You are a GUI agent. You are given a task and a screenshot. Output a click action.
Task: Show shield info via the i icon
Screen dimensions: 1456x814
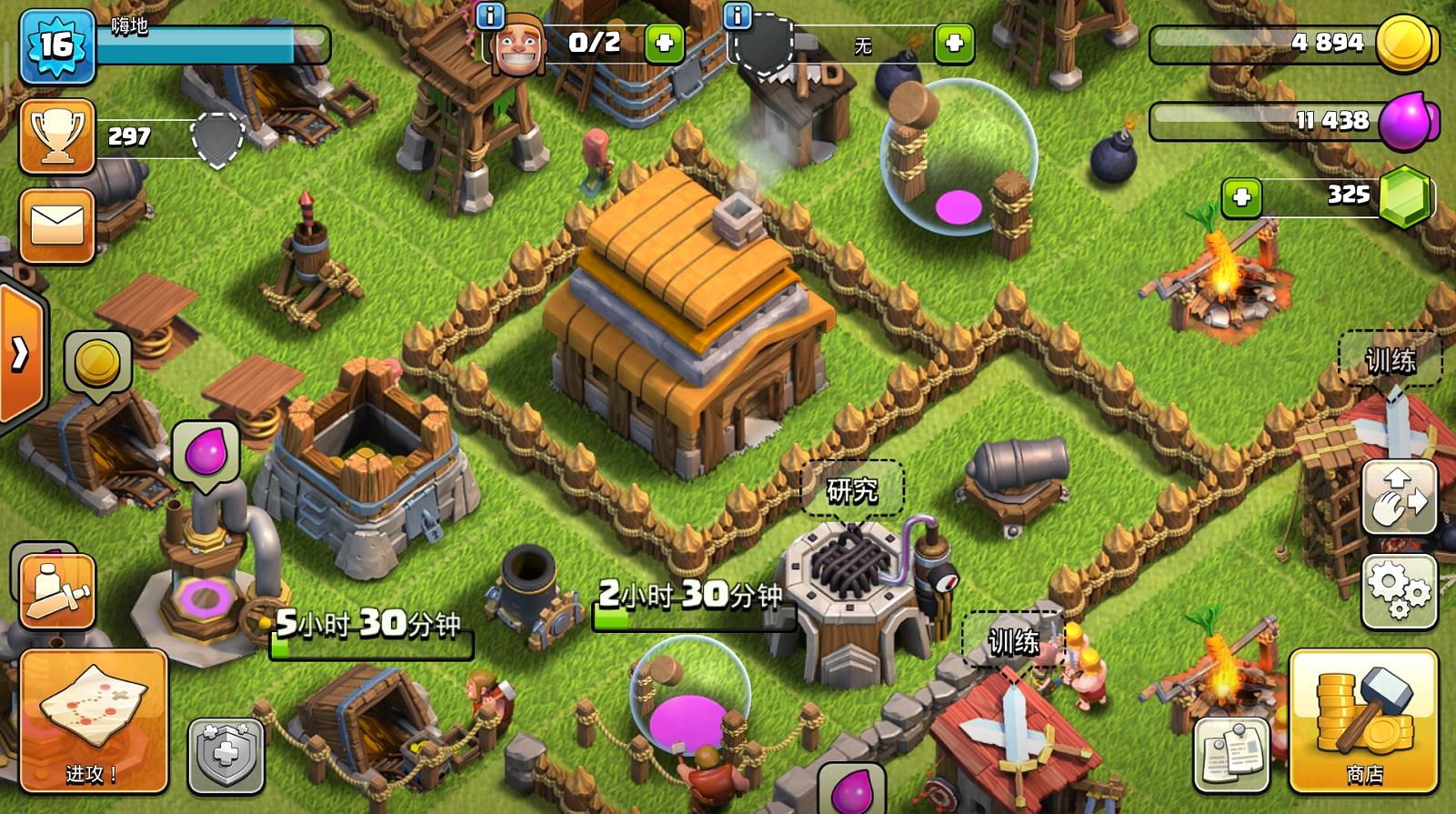(x=738, y=15)
